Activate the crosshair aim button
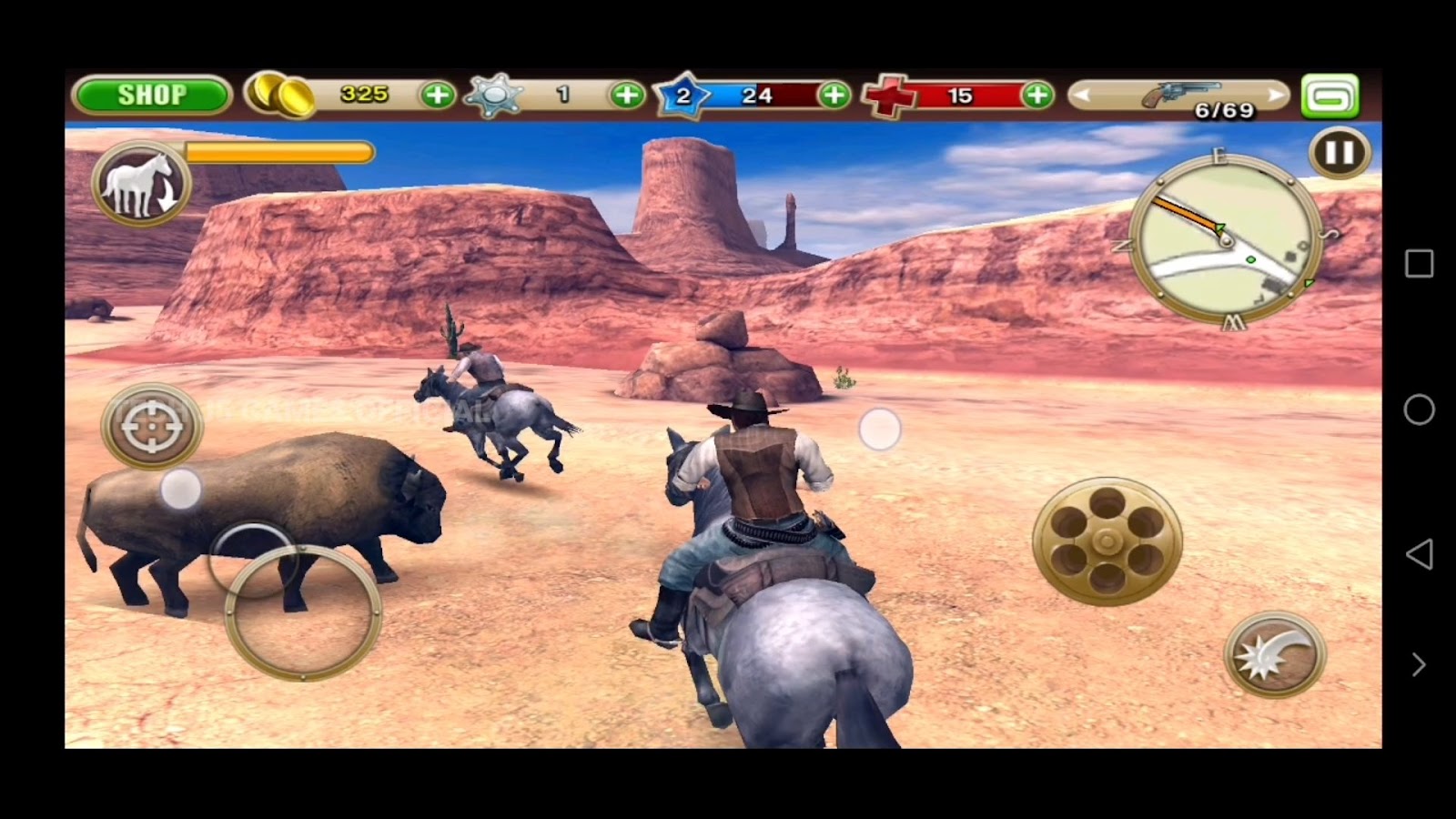 (151, 425)
